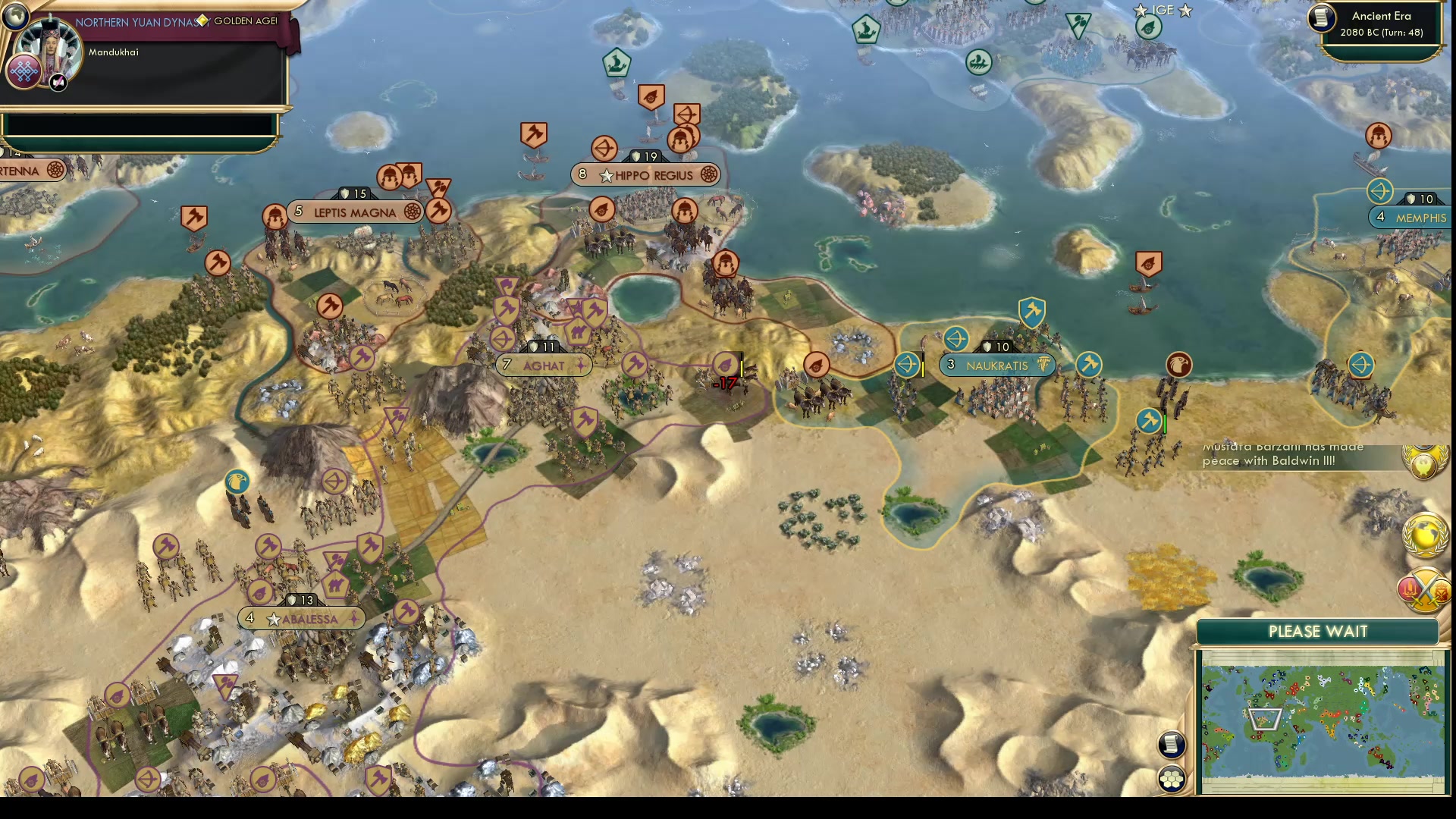Viewport: 1456px width, 819px height.
Task: Select the Leptis Magna city banner
Action: (355, 212)
